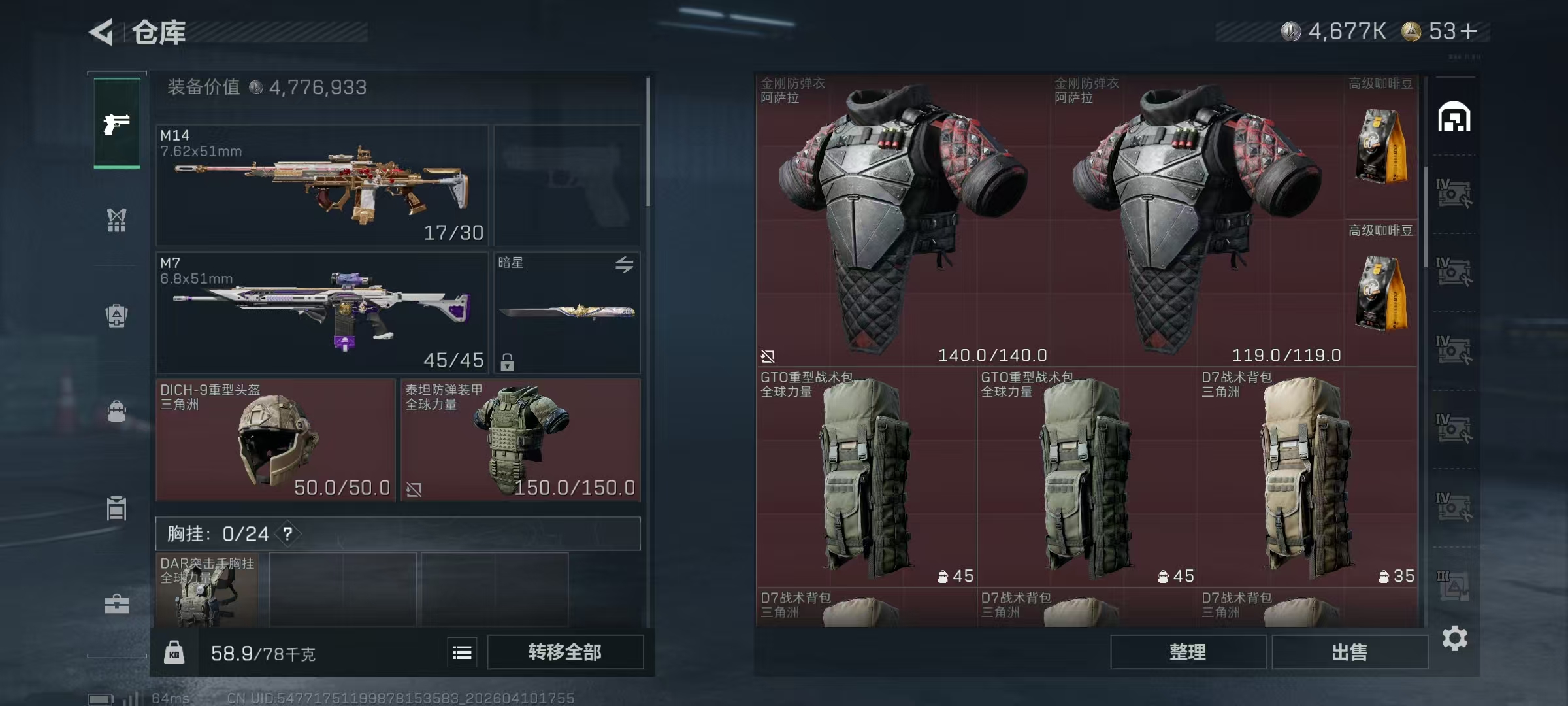Select the DAR突击手胸挂 chest rig

click(x=207, y=590)
